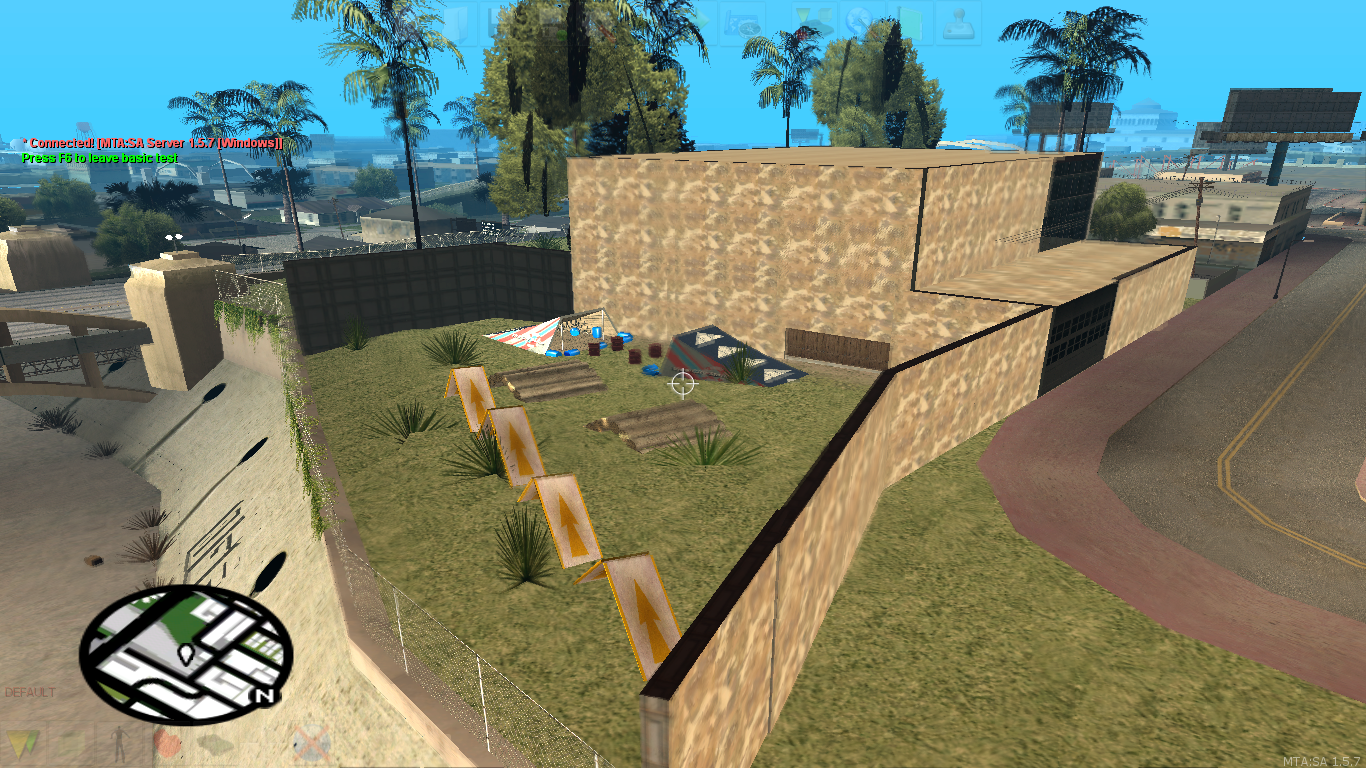
Task: Select the marker element icon in the bottom bar
Action: (24, 745)
